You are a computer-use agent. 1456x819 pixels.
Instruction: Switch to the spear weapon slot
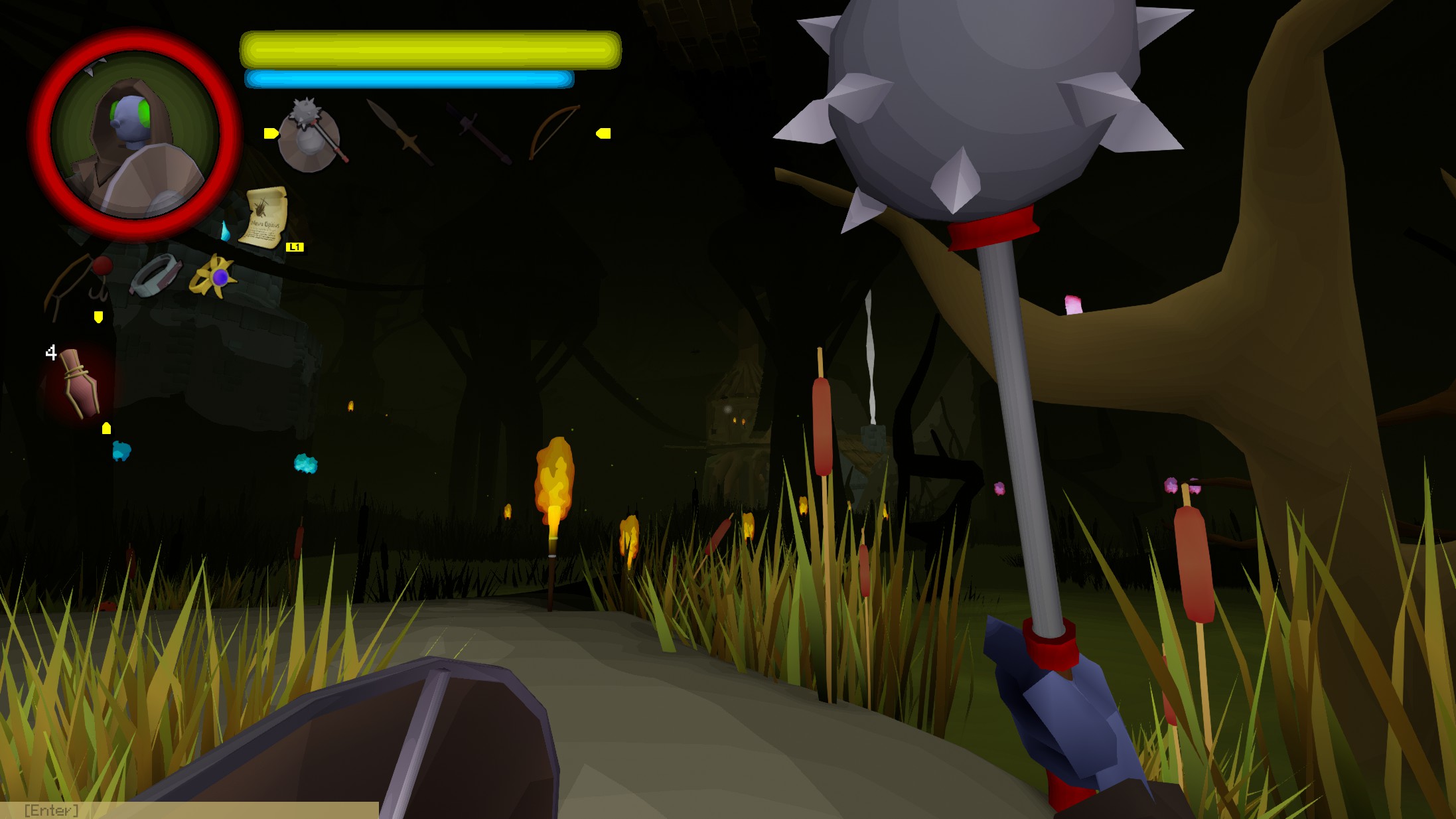tap(400, 133)
